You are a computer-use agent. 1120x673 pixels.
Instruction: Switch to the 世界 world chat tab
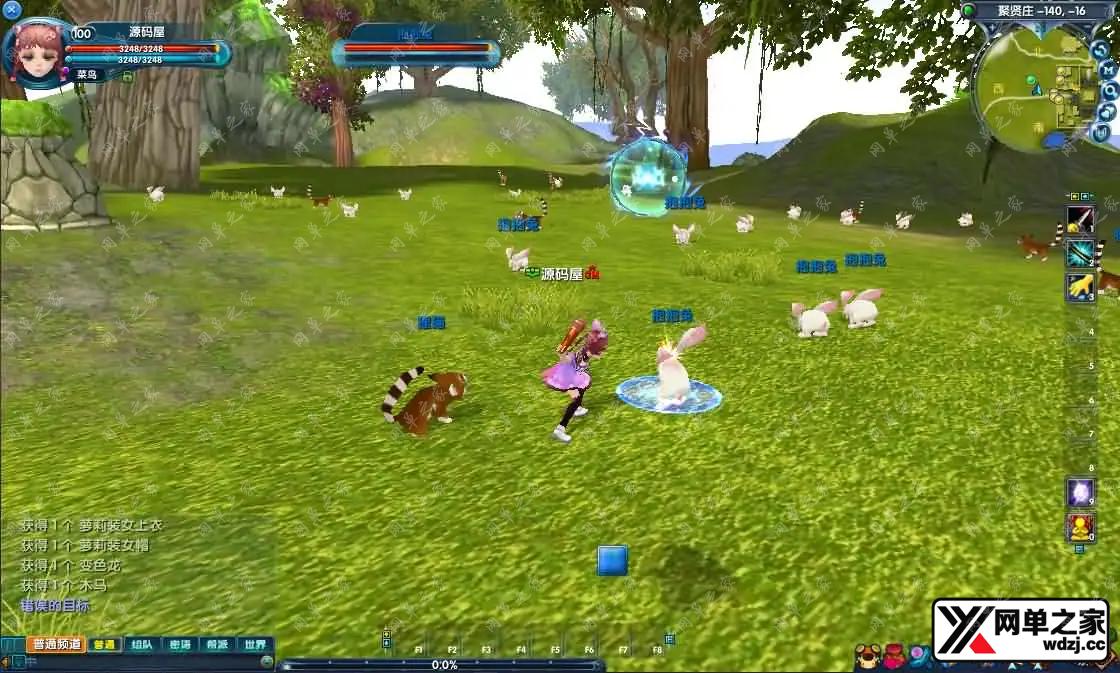(x=255, y=645)
